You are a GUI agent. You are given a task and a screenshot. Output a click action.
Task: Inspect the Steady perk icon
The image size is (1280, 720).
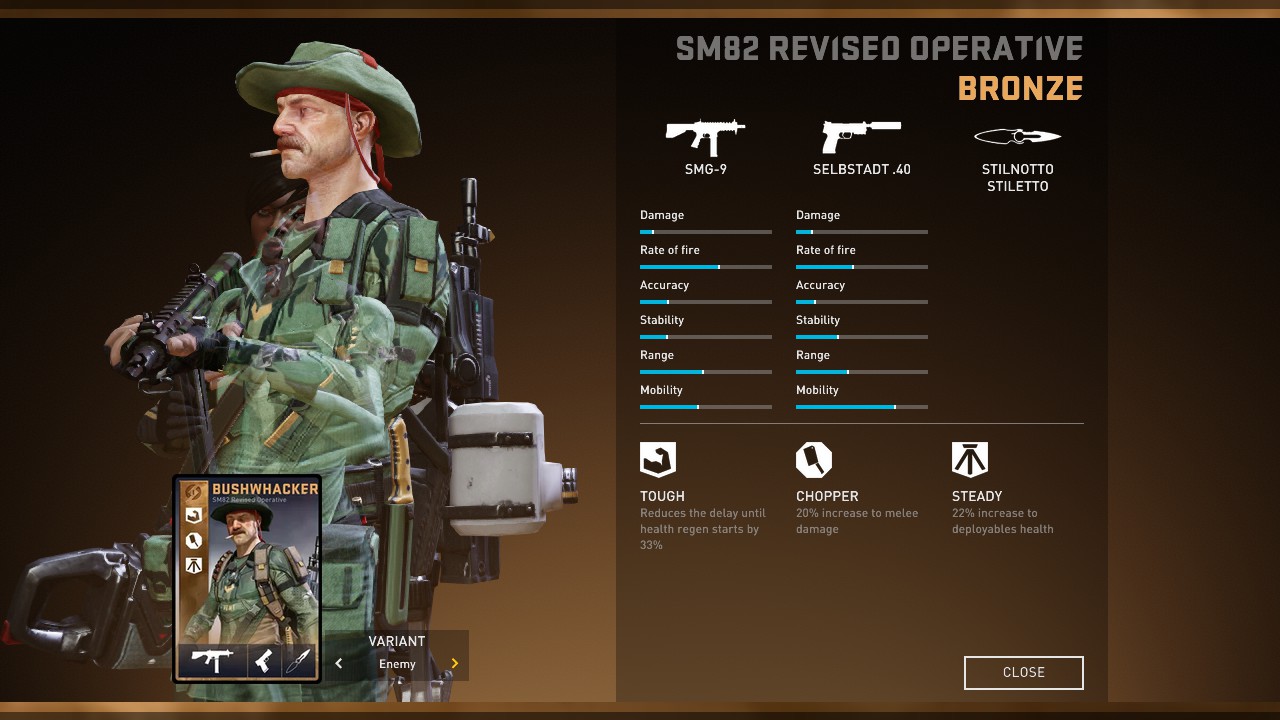(x=970, y=460)
